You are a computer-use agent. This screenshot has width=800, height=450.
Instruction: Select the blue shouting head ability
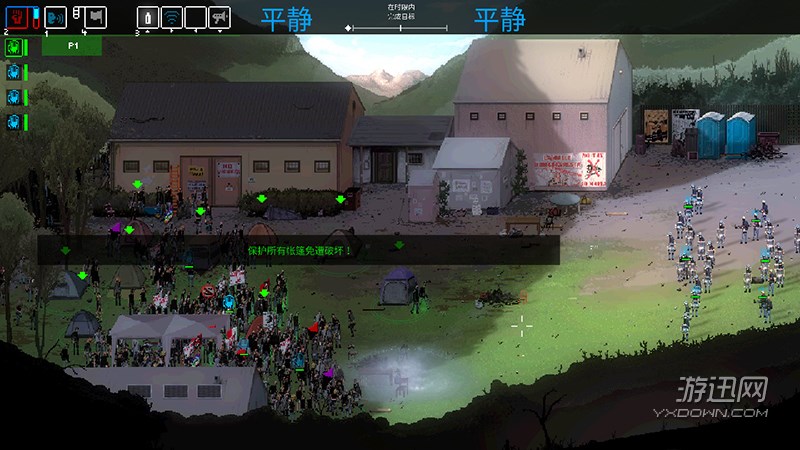(x=56, y=17)
